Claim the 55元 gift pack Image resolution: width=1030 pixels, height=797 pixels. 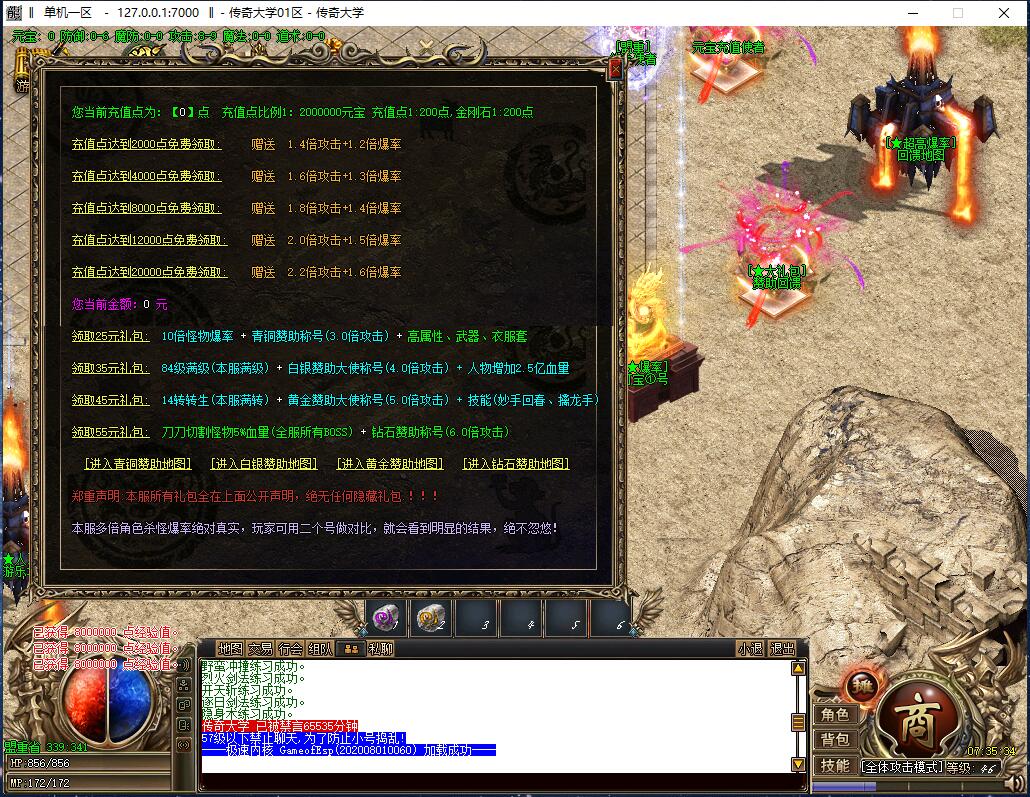coord(110,432)
